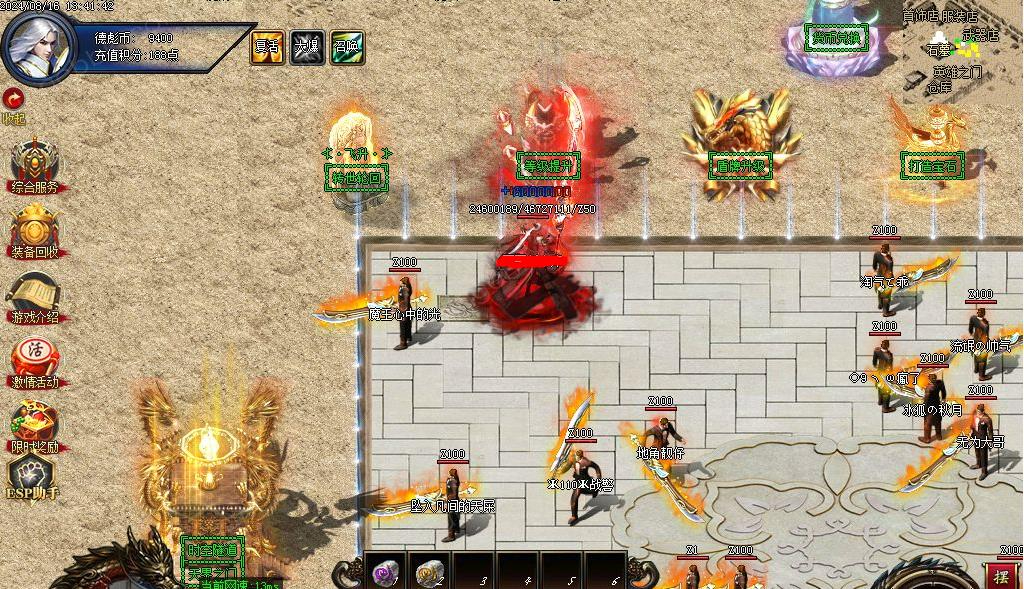Click the 召唤 summon button

tap(347, 47)
